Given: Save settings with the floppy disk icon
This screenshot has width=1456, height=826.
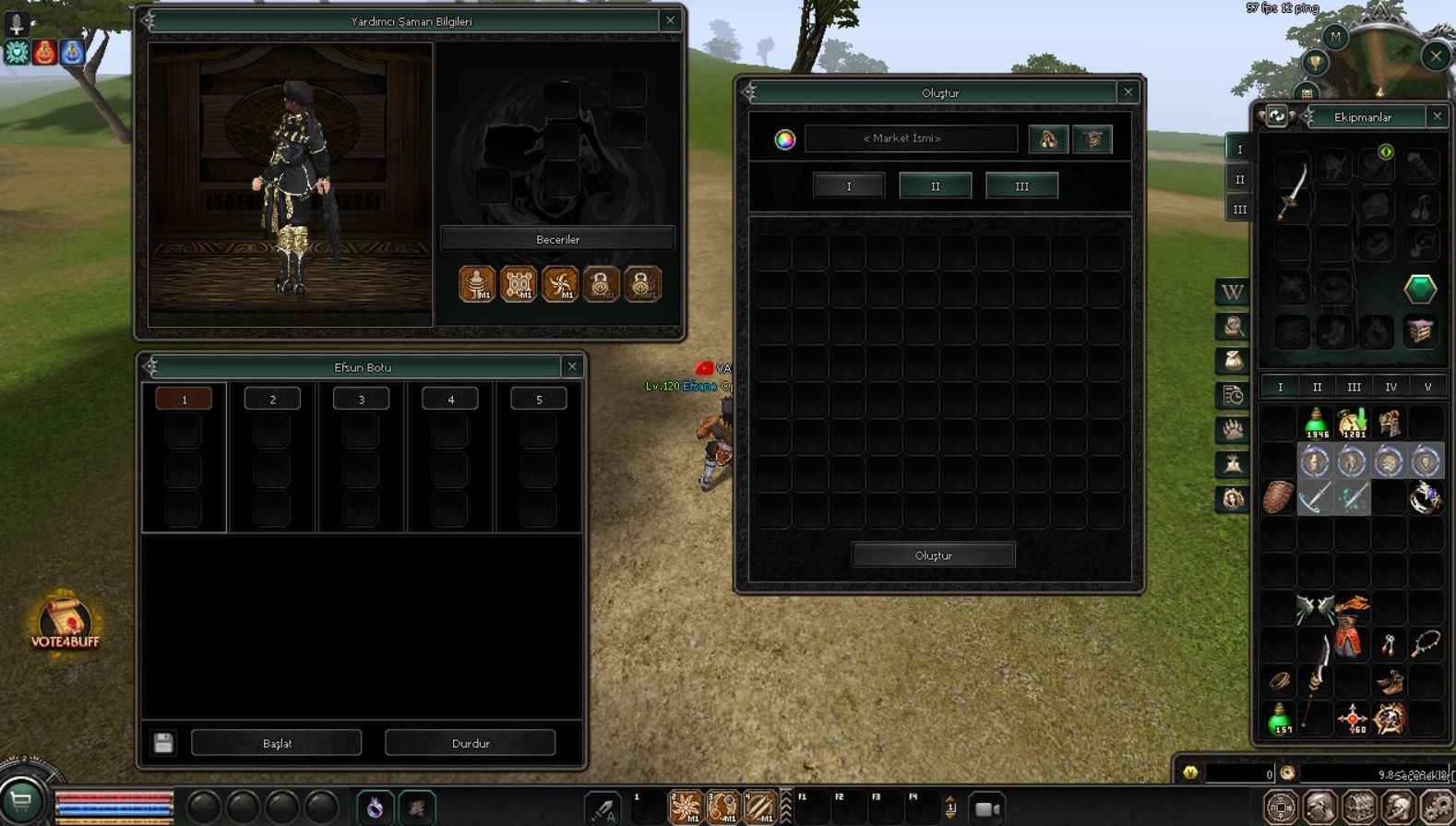Looking at the screenshot, I should [x=163, y=743].
